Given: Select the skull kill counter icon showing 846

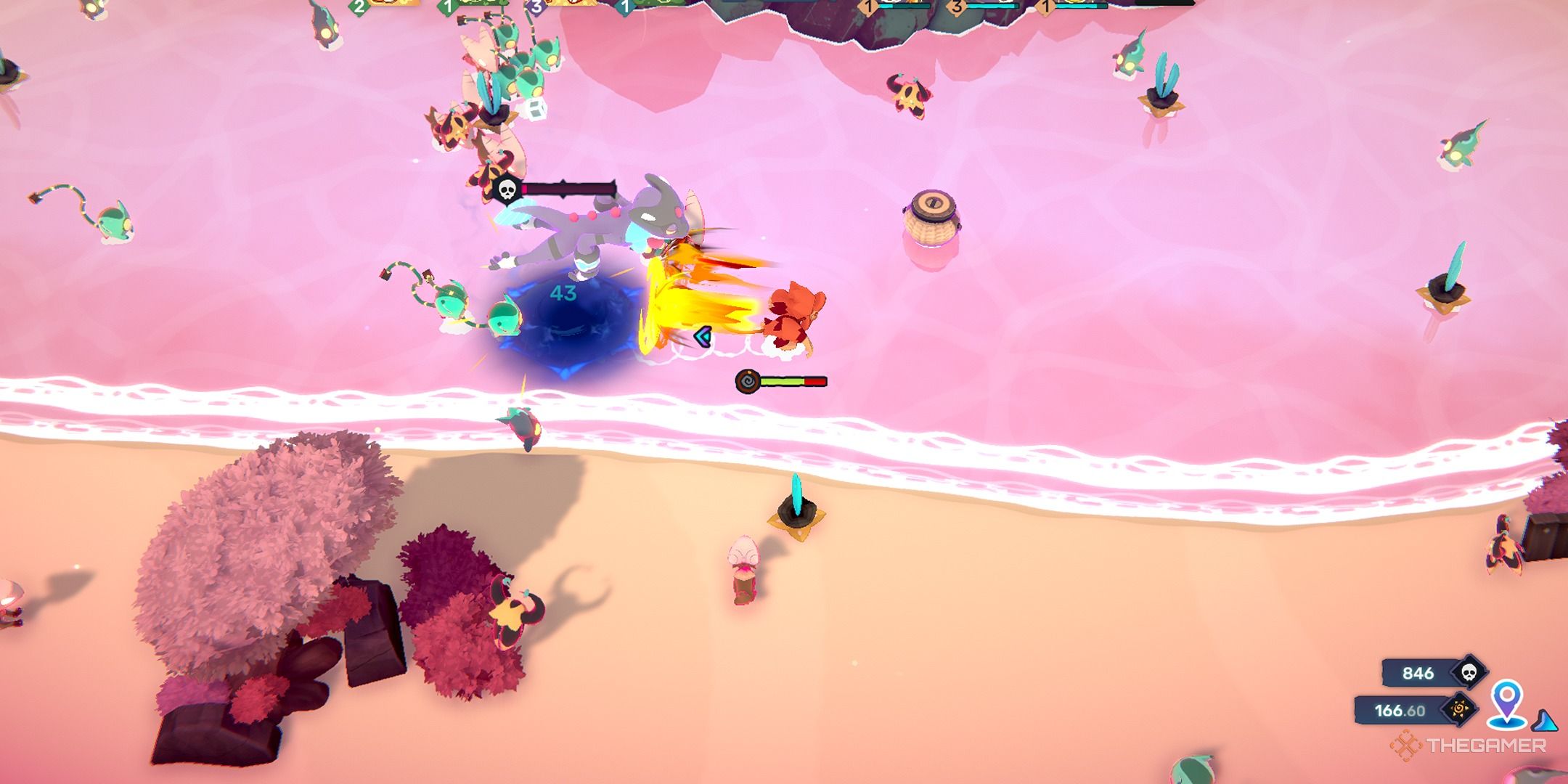Looking at the screenshot, I should point(1469,671).
